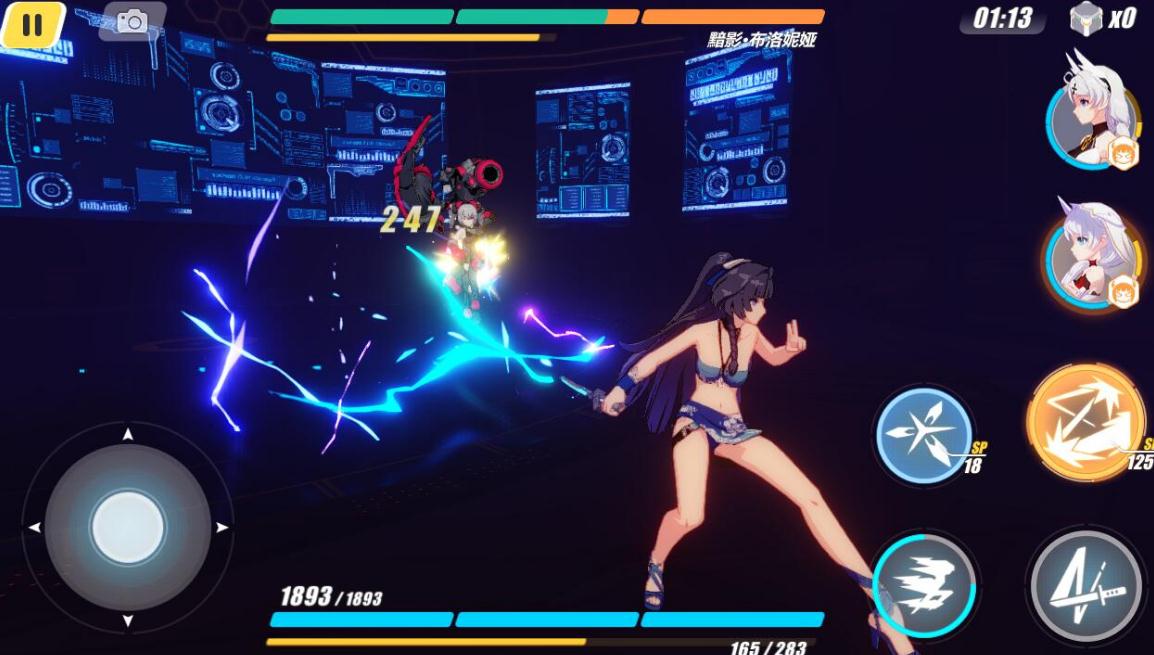
Task: Pause the battle with the yellow button
Action: click(33, 24)
